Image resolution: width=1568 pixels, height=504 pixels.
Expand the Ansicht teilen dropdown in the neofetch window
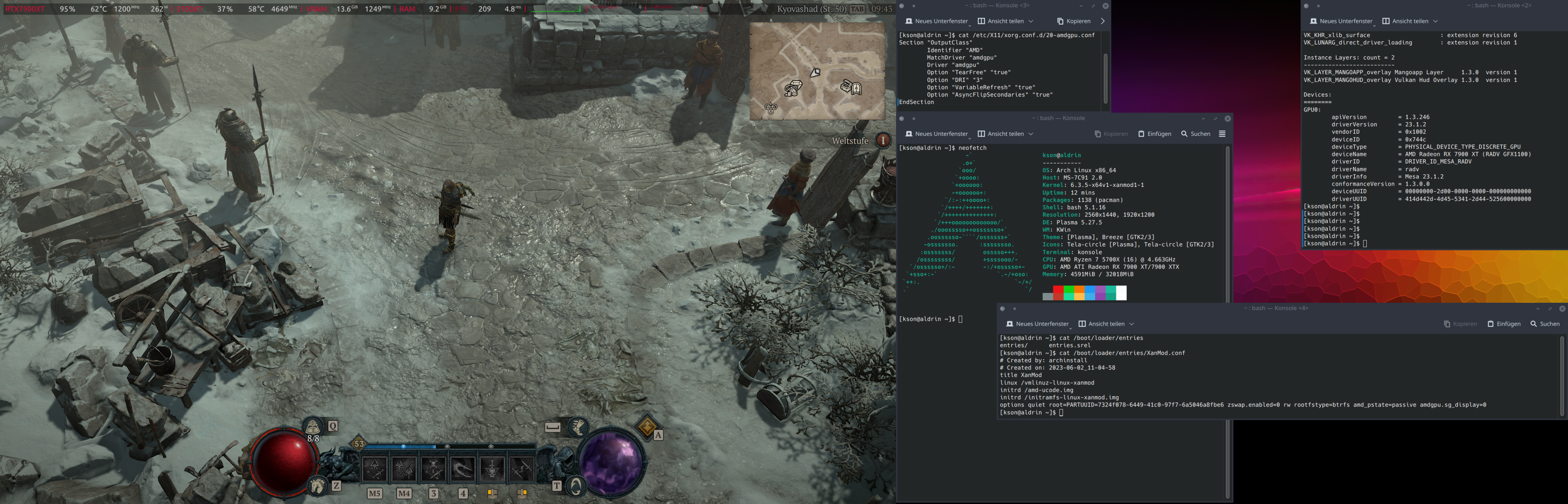pos(1031,134)
